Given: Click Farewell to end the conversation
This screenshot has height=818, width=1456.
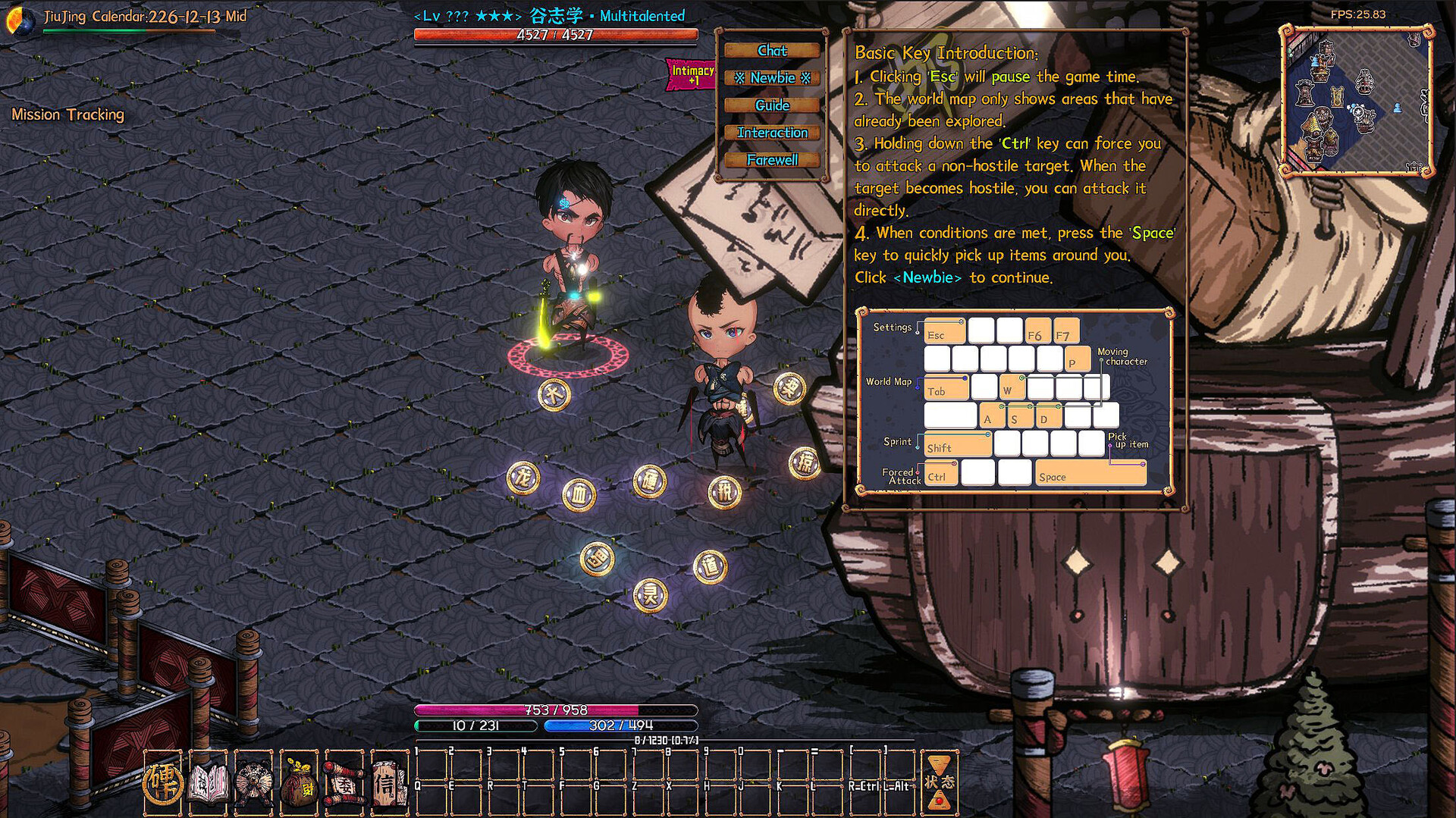Looking at the screenshot, I should (772, 160).
